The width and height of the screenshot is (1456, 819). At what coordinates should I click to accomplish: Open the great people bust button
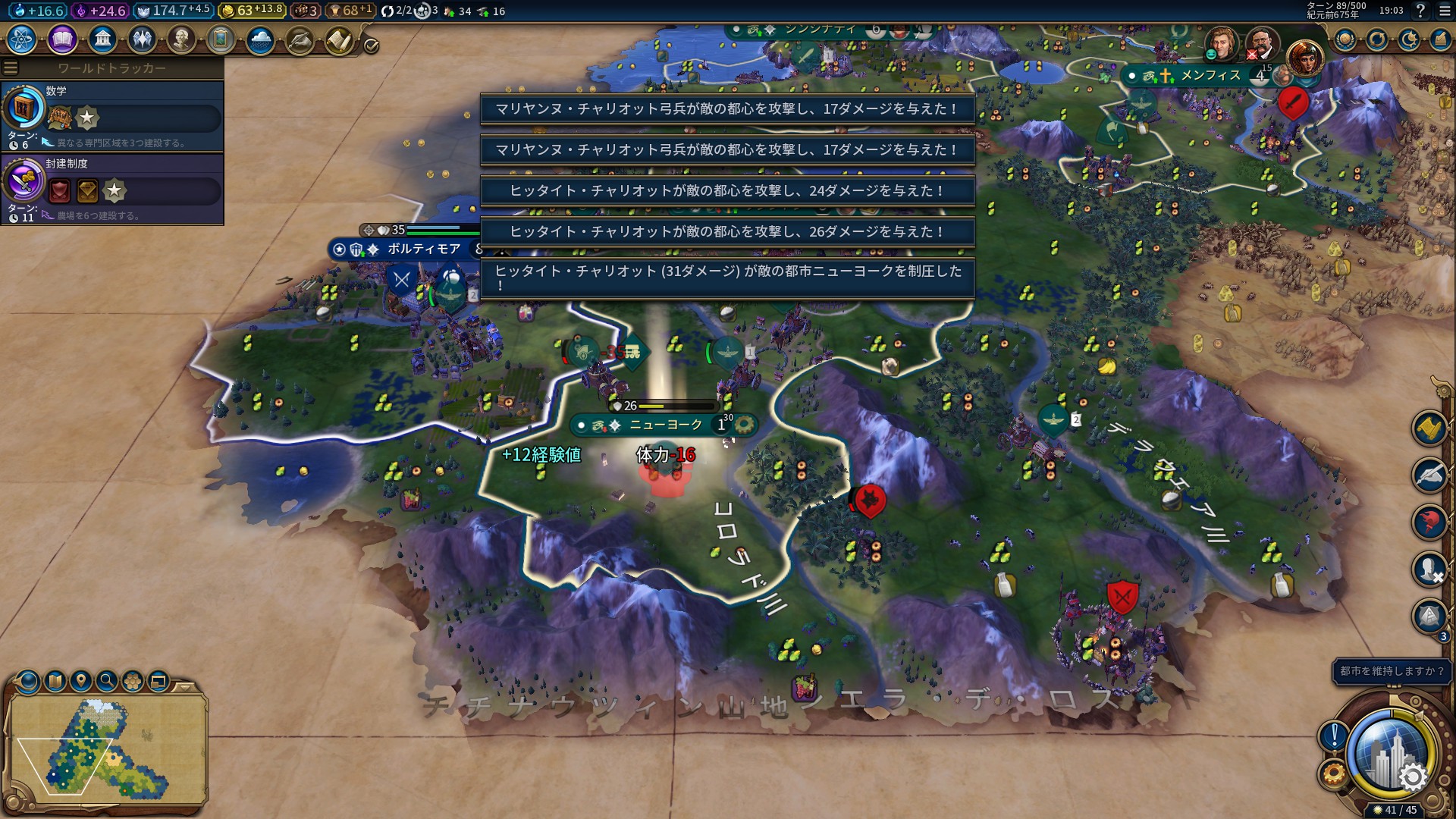pos(180,39)
